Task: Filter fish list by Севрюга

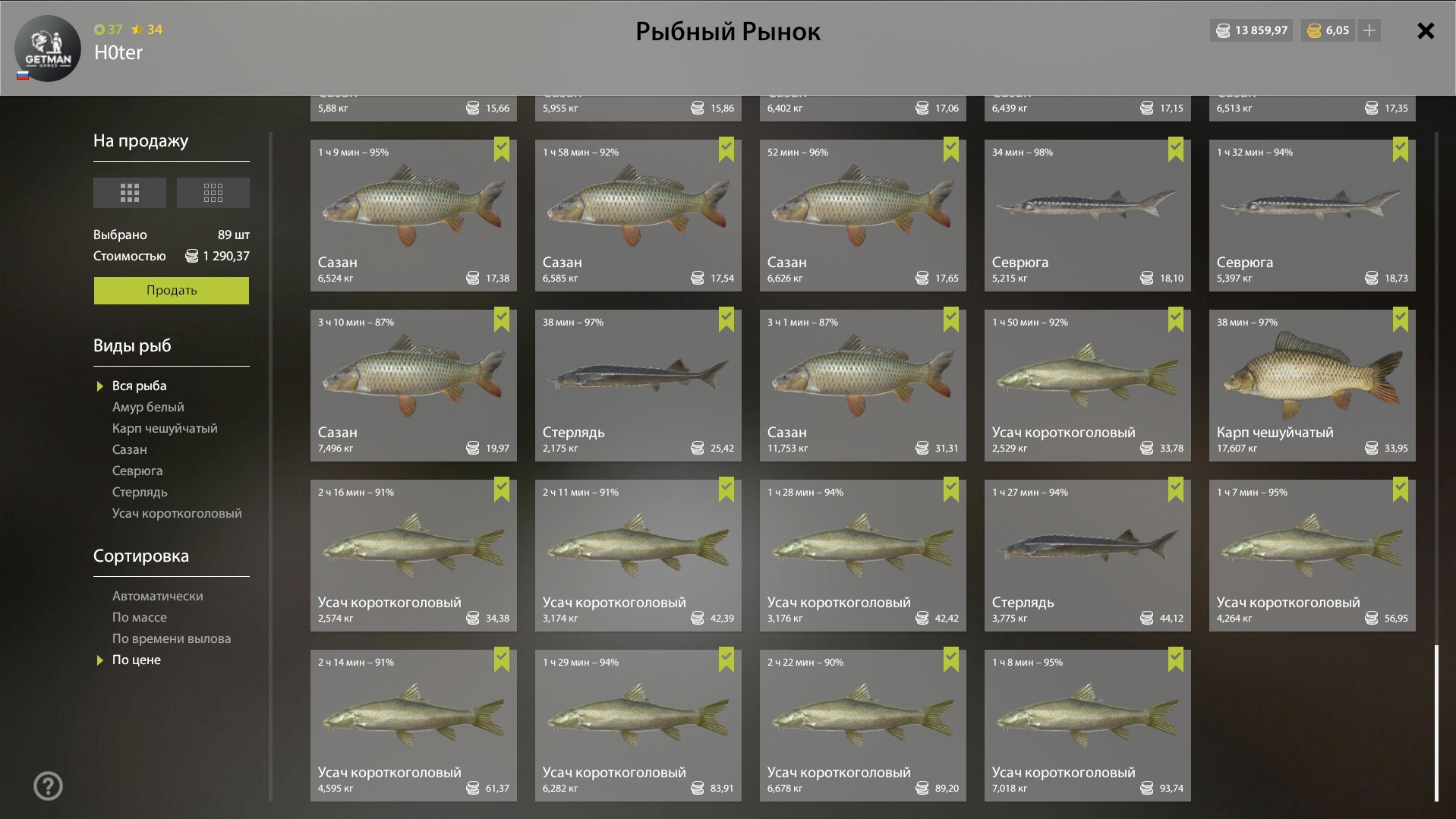Action: (137, 471)
